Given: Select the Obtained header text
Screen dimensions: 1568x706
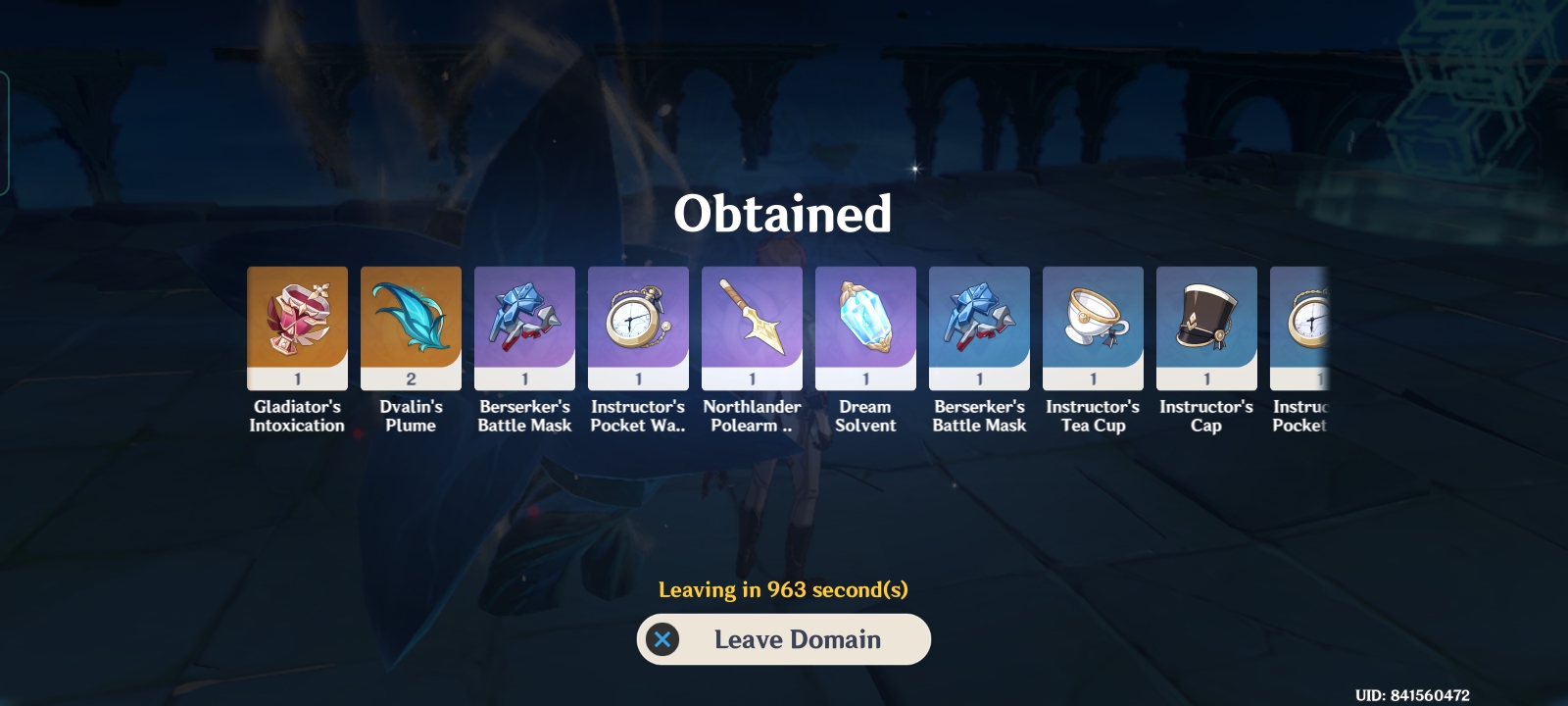Looking at the screenshot, I should pos(783,214).
